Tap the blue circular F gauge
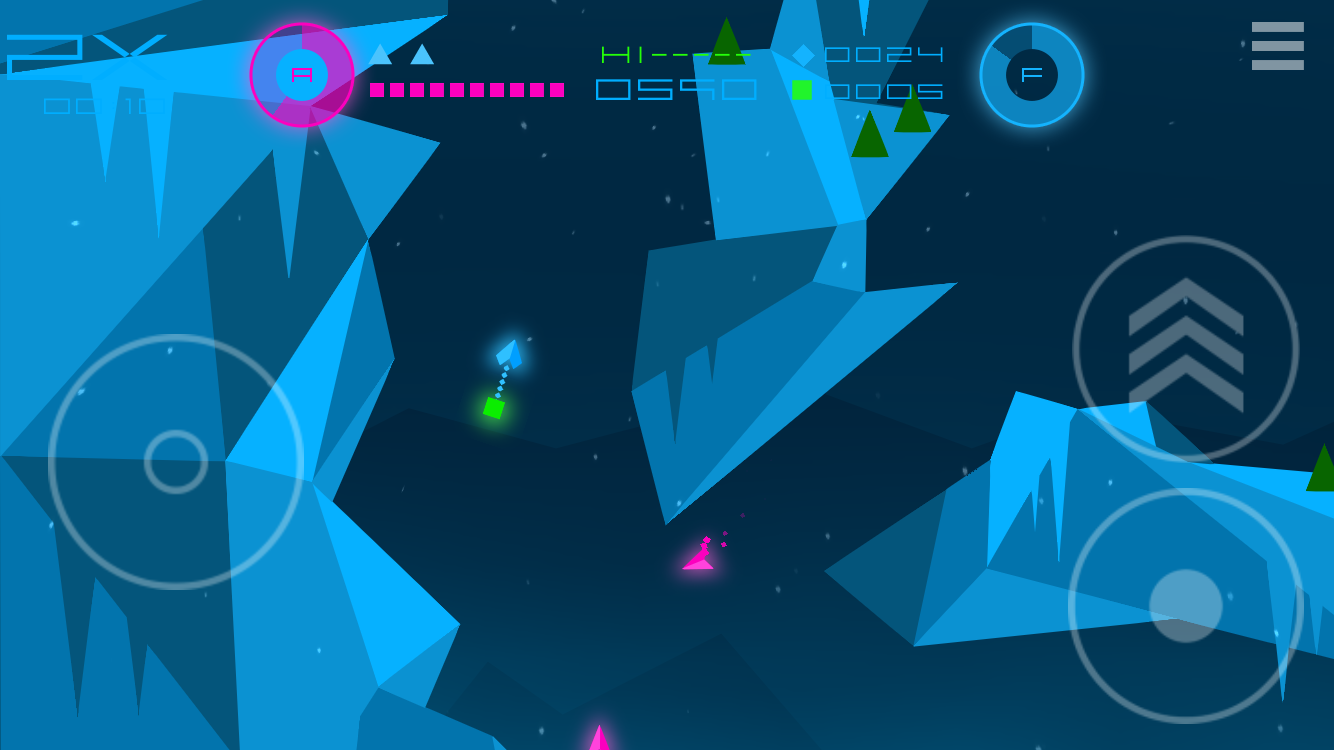Screen dimensions: 1334x750 [x=1031, y=75]
